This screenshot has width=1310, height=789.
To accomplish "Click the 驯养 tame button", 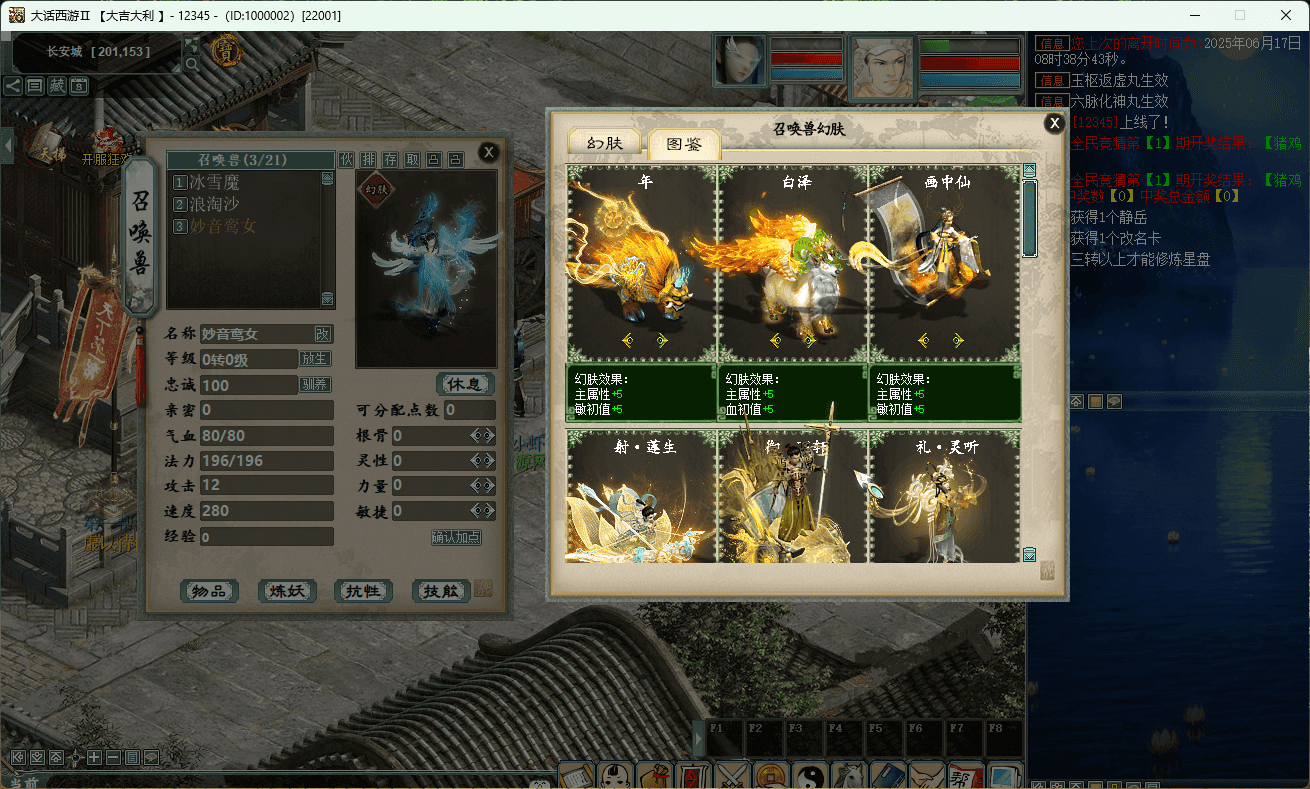I will (x=315, y=384).
